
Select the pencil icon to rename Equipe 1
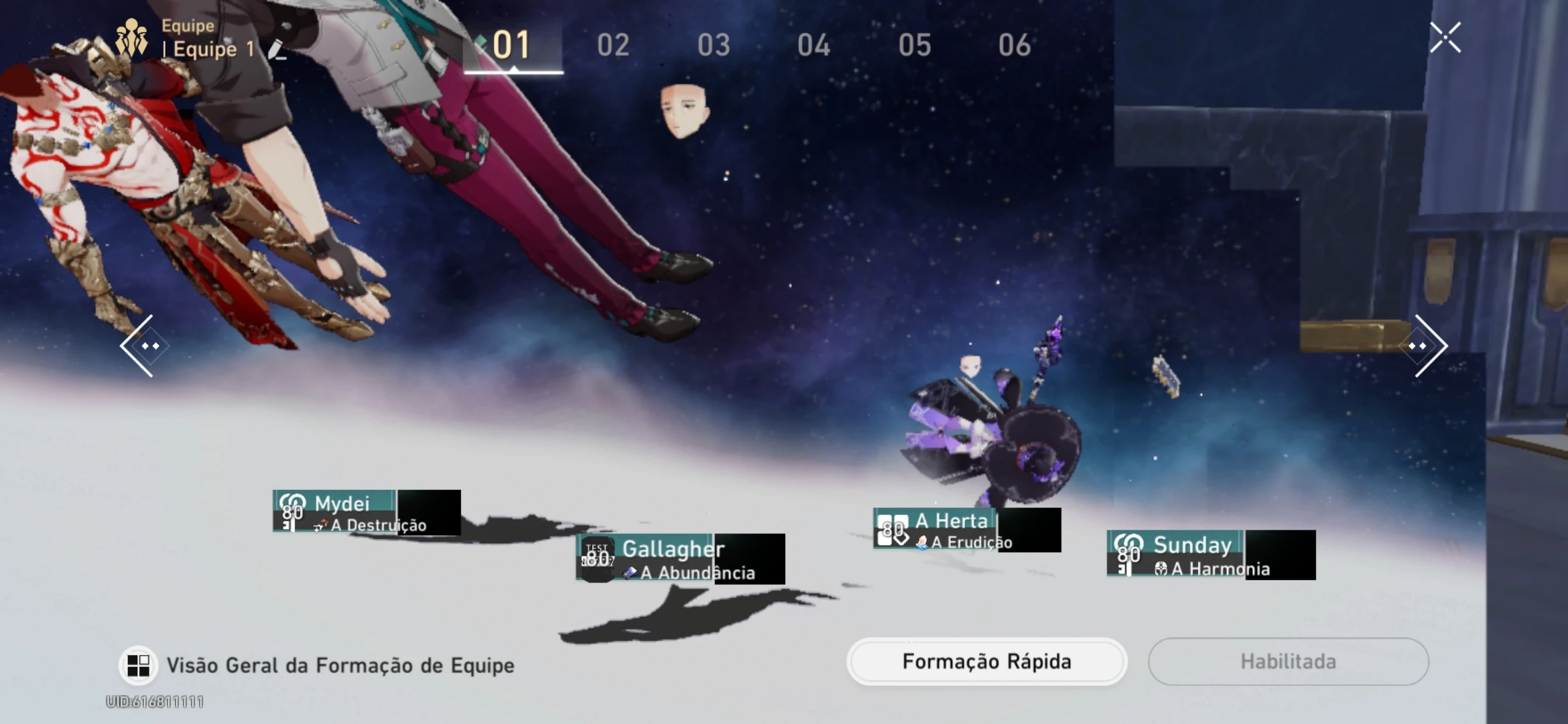pos(277,50)
